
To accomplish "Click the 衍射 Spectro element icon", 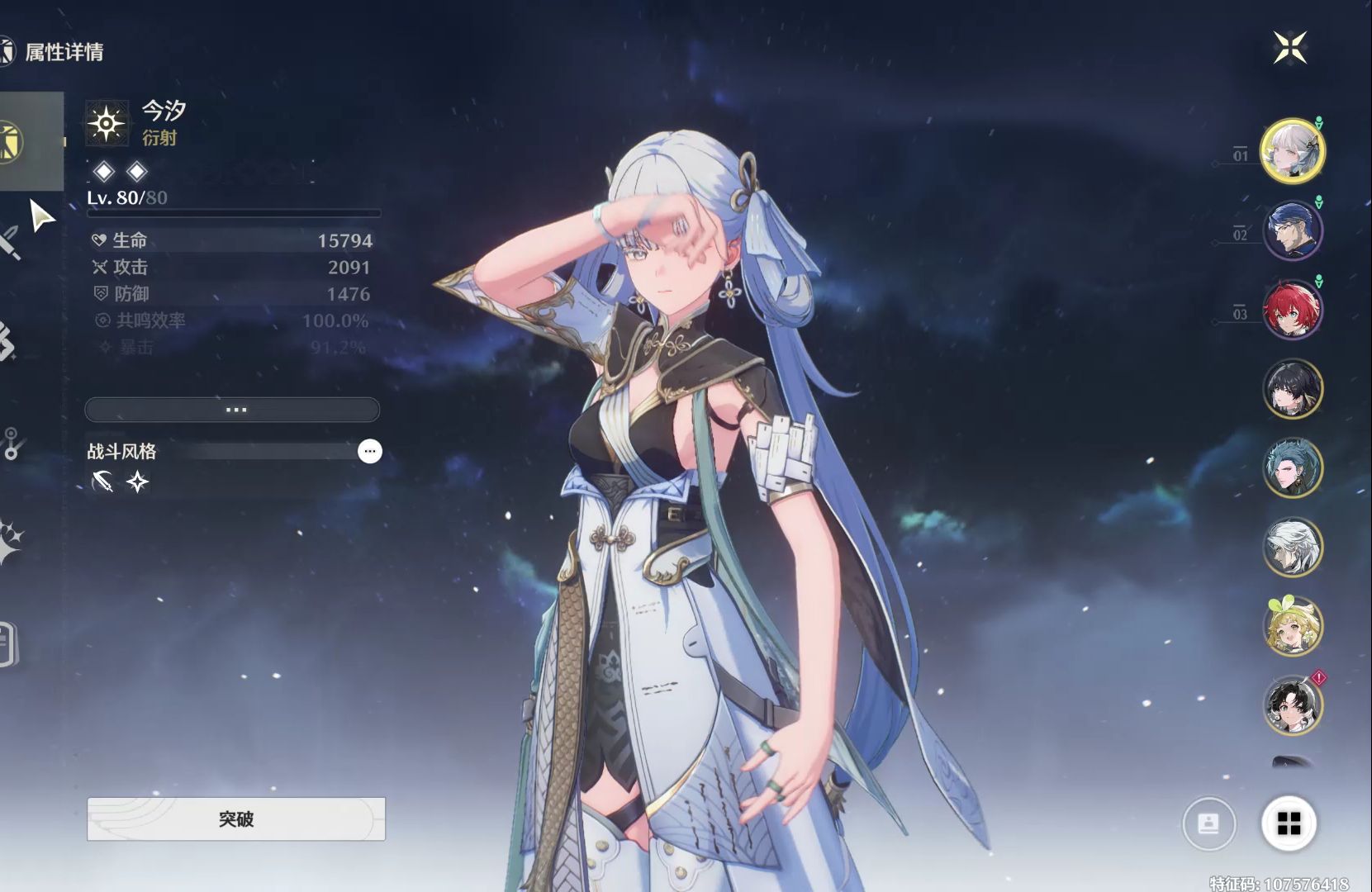I will point(107,125).
